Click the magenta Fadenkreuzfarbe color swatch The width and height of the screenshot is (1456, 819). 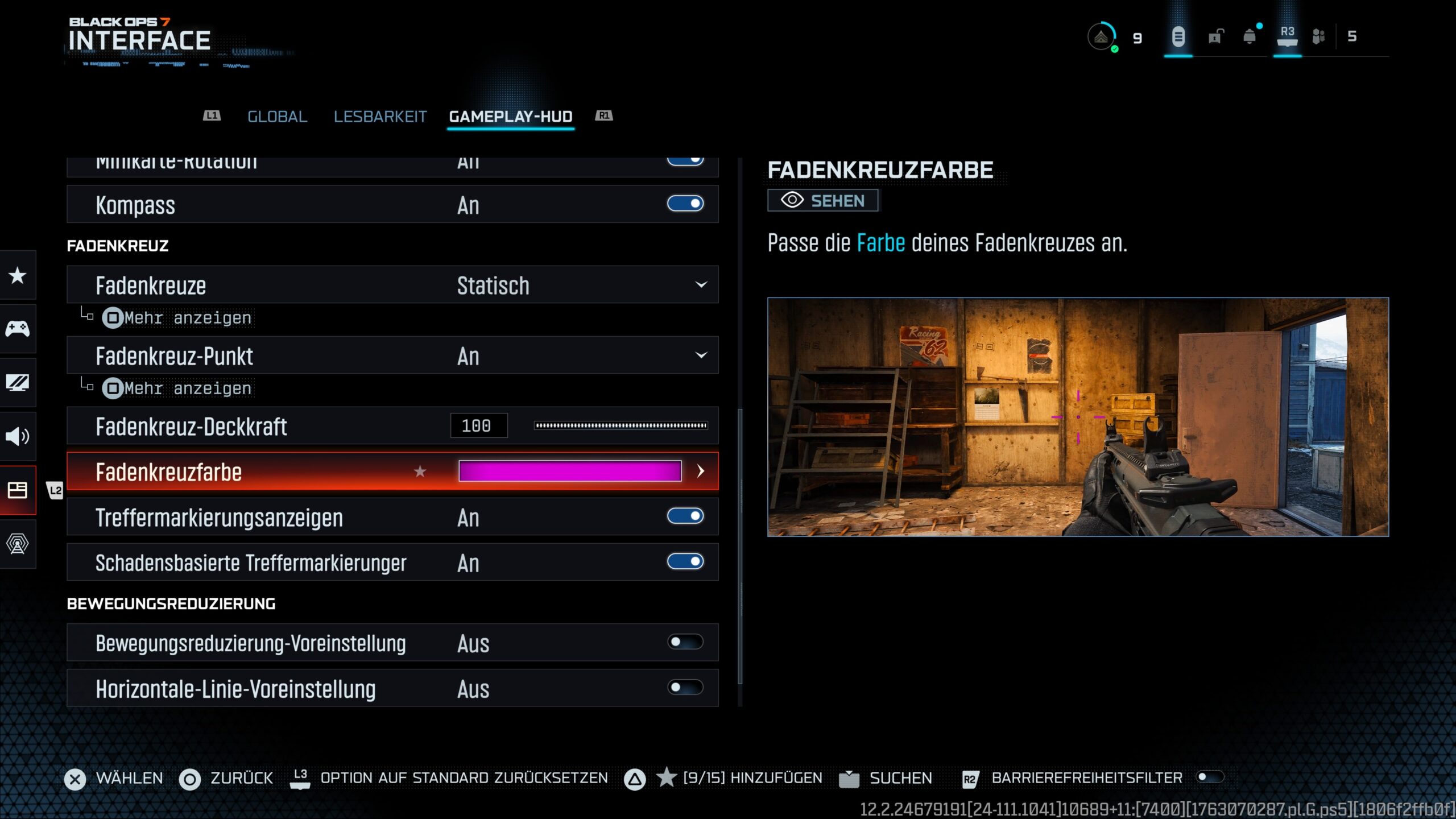pyautogui.click(x=569, y=471)
